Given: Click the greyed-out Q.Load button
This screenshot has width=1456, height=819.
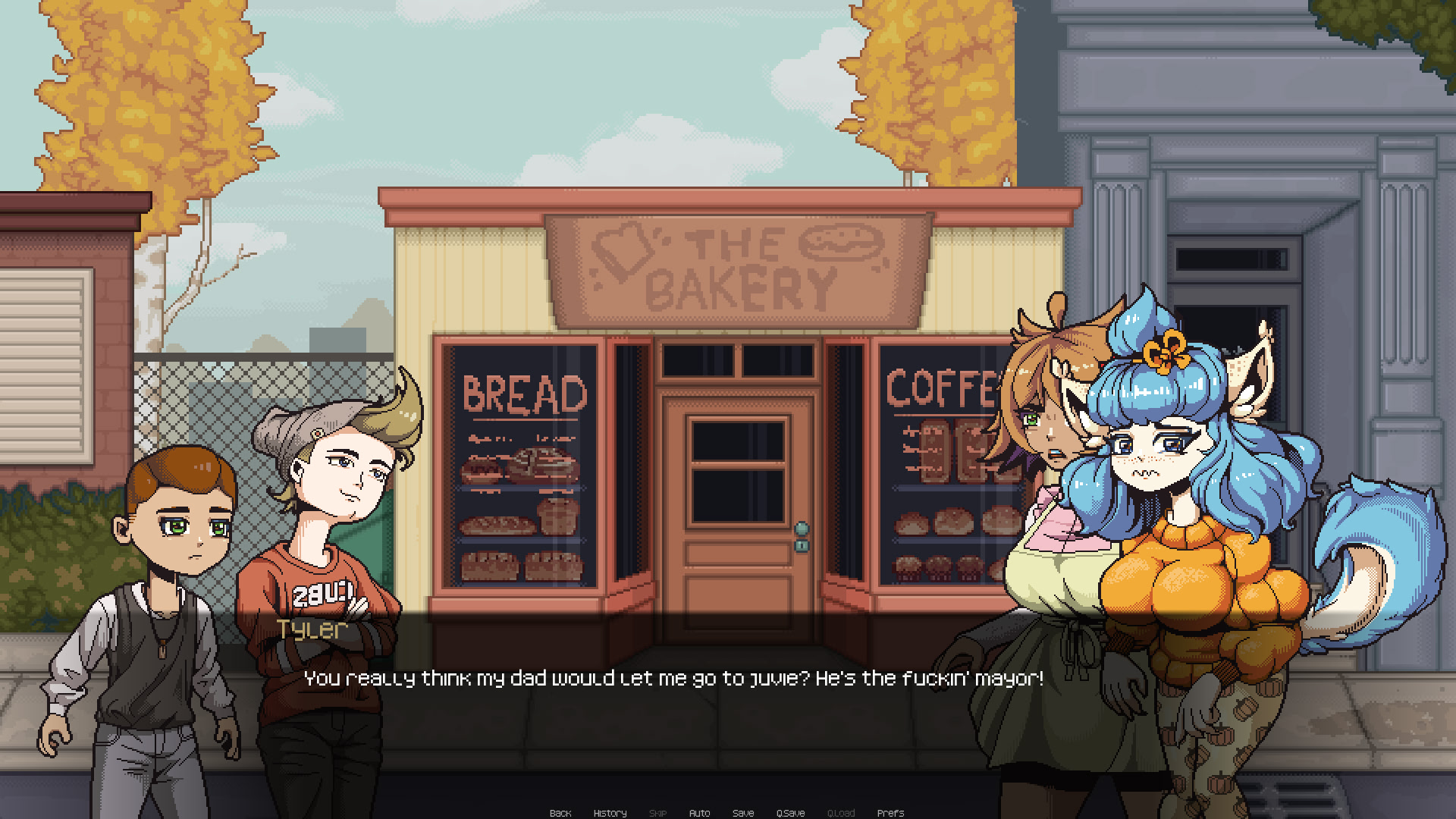Looking at the screenshot, I should point(841,813).
